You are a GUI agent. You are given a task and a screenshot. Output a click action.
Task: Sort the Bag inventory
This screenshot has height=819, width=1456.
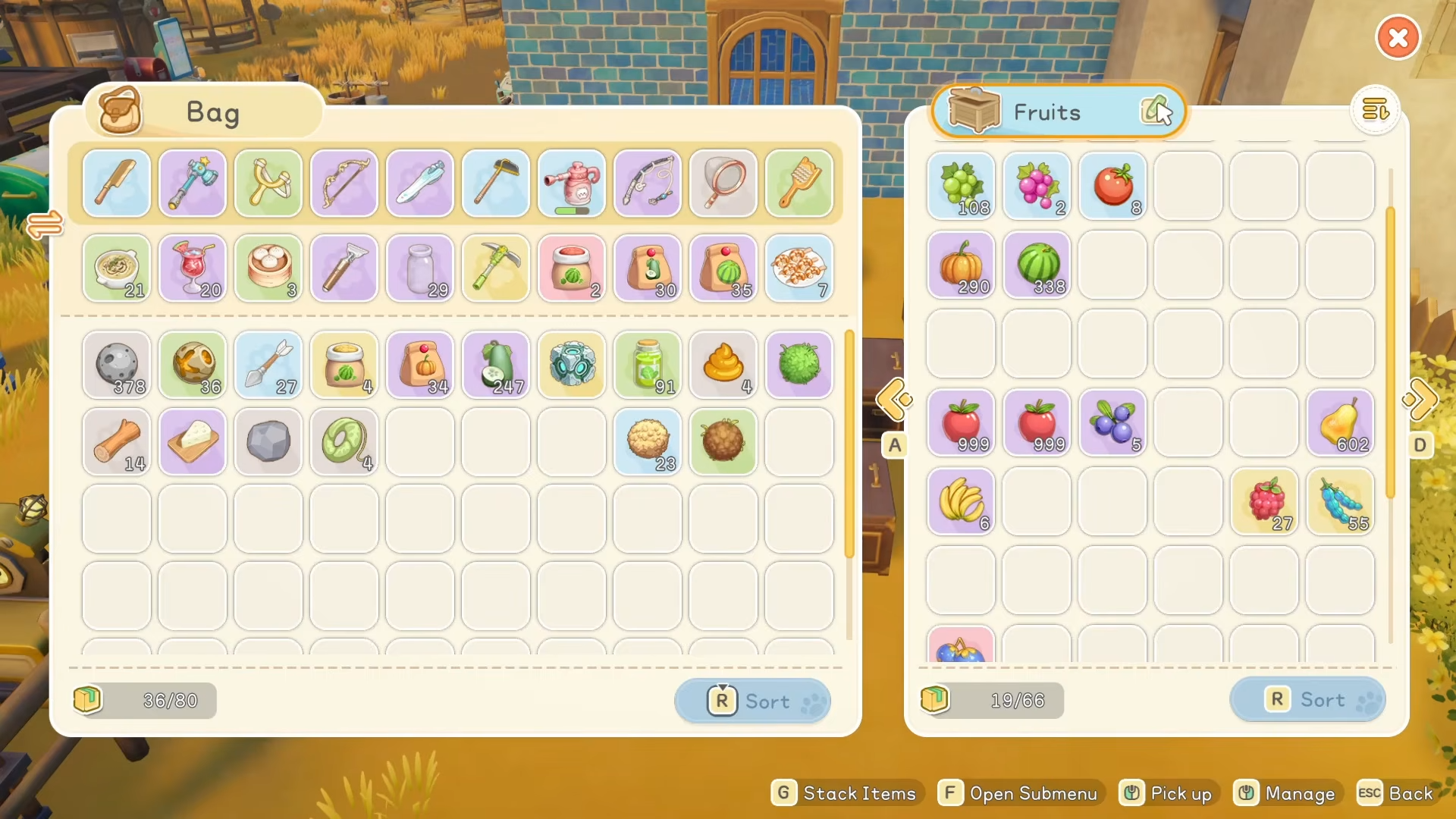752,701
